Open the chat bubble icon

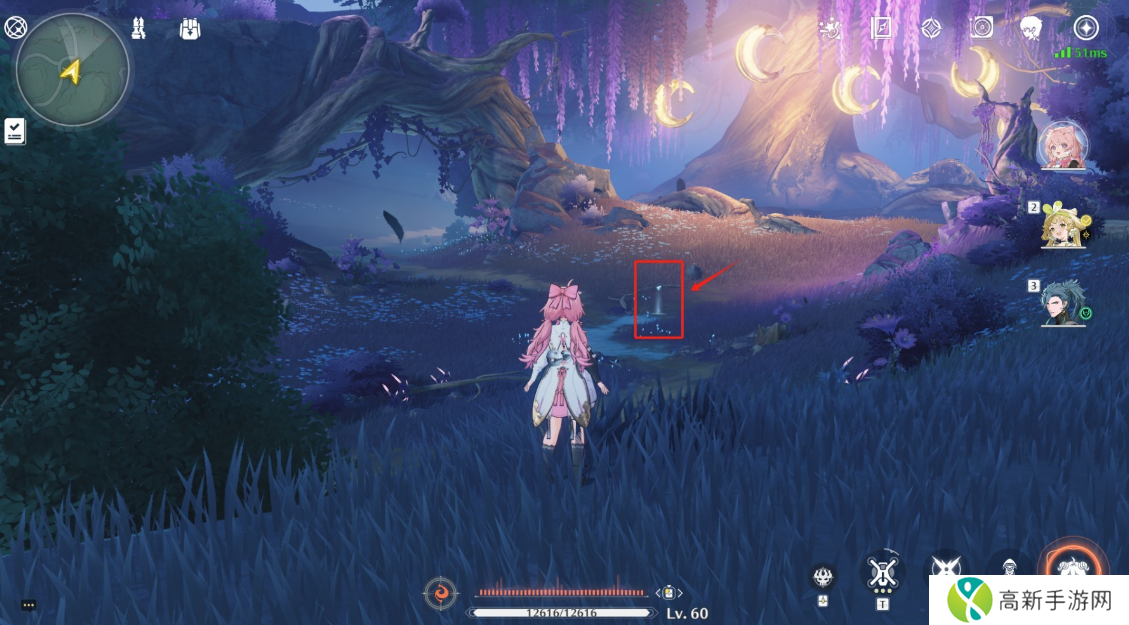click(28, 605)
